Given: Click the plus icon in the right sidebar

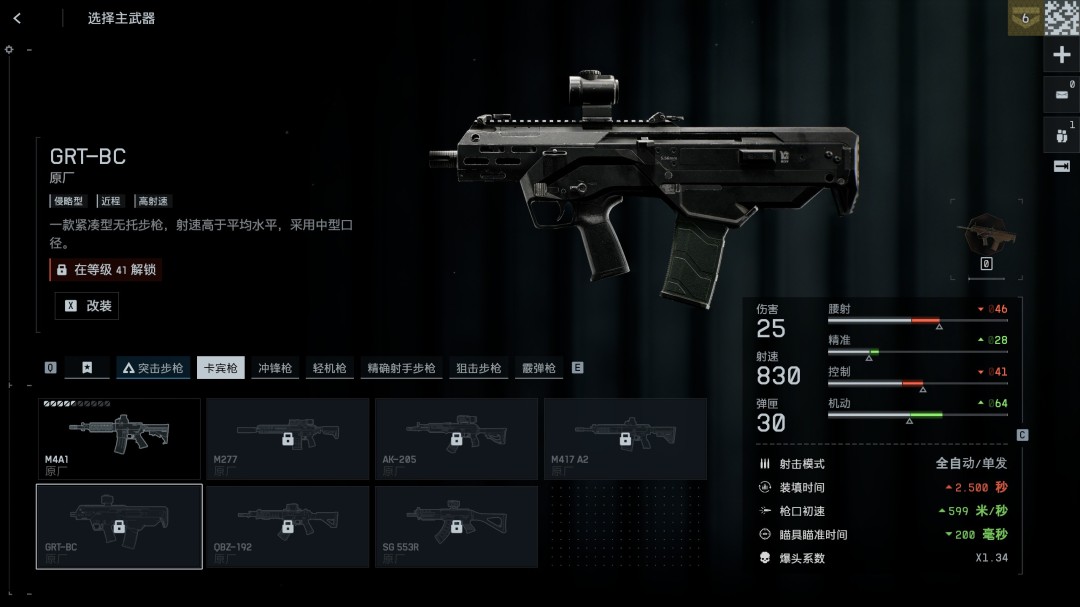Looking at the screenshot, I should pos(1062,55).
